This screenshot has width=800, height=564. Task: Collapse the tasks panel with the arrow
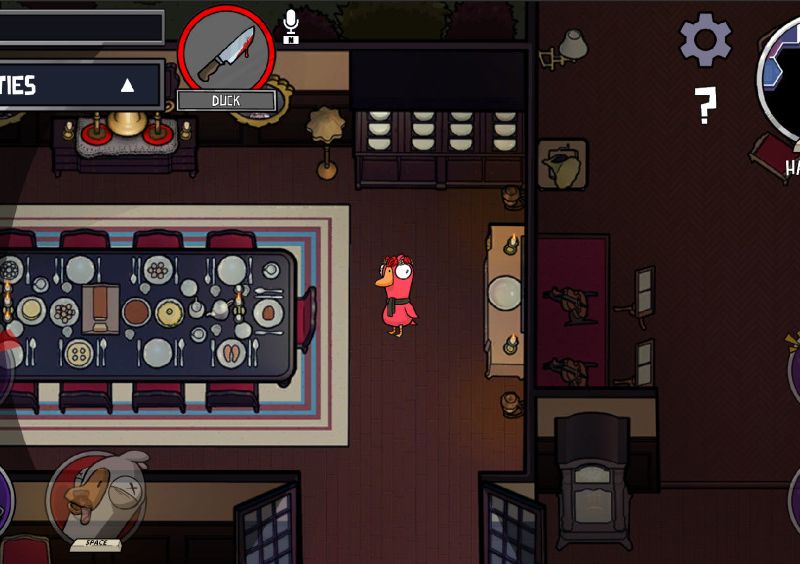pos(127,85)
